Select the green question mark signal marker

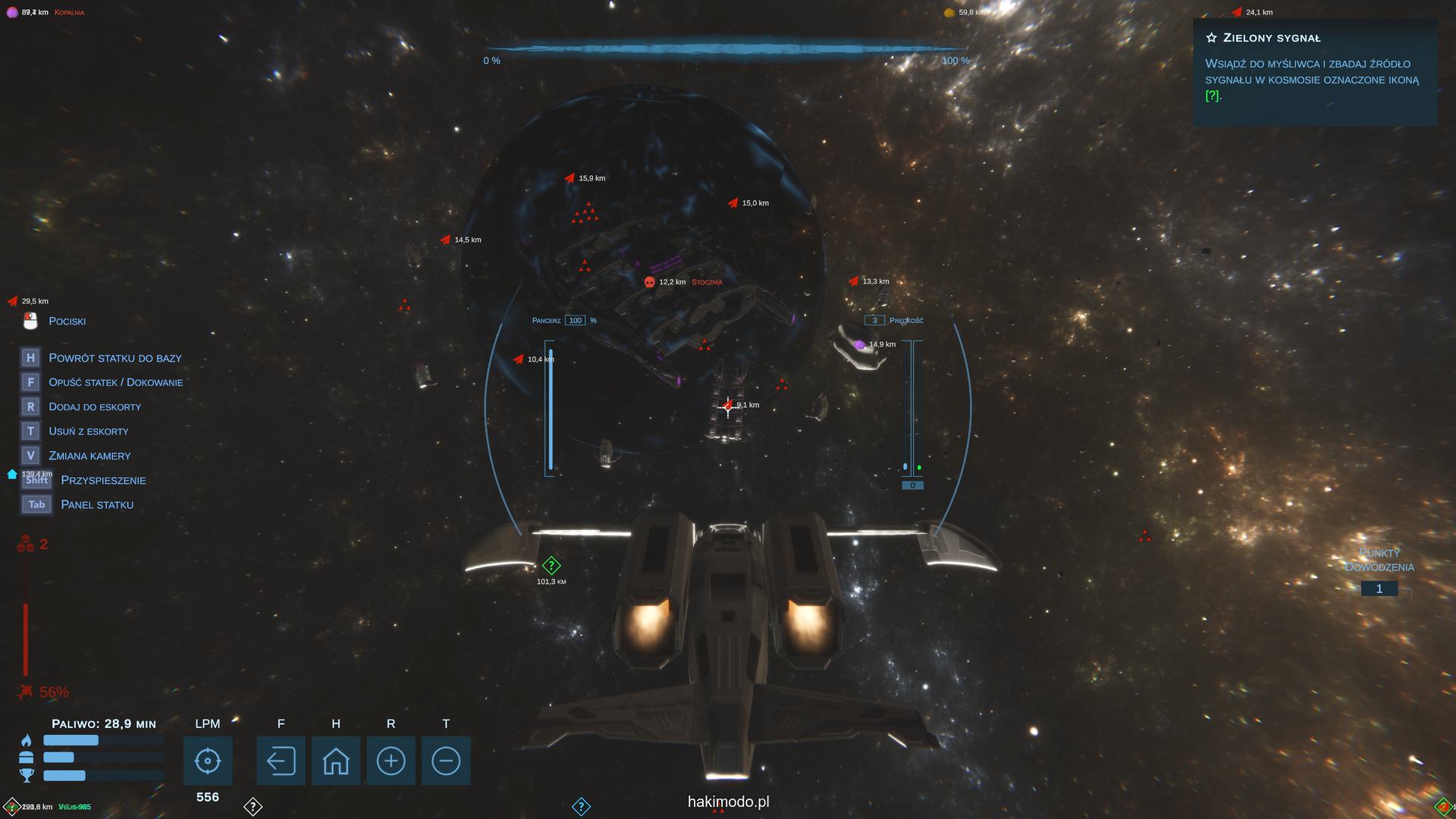(x=551, y=565)
